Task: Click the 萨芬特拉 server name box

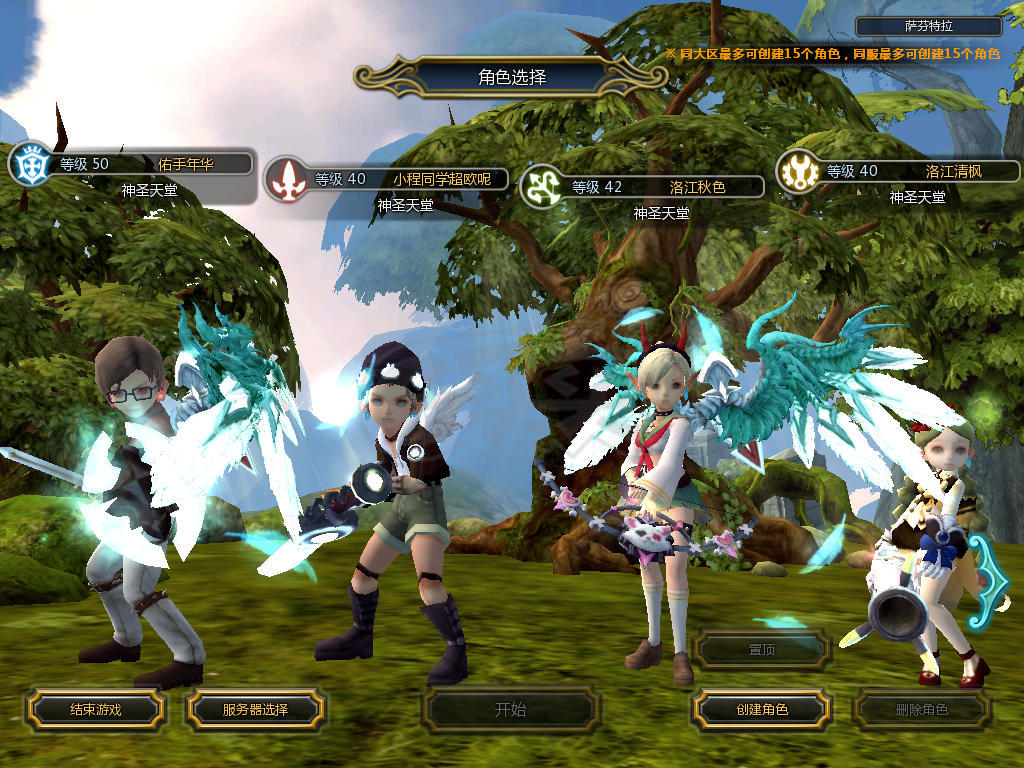Action: [x=929, y=27]
